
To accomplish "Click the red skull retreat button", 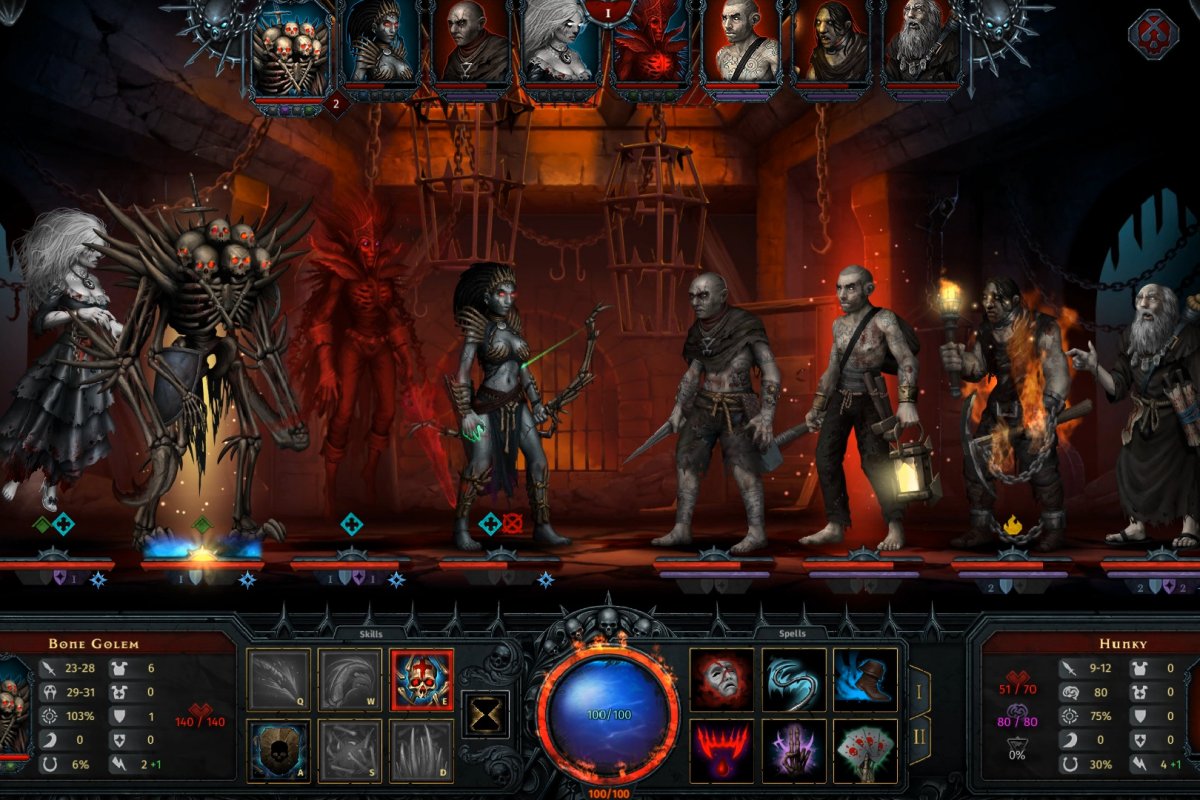I will (x=1152, y=35).
